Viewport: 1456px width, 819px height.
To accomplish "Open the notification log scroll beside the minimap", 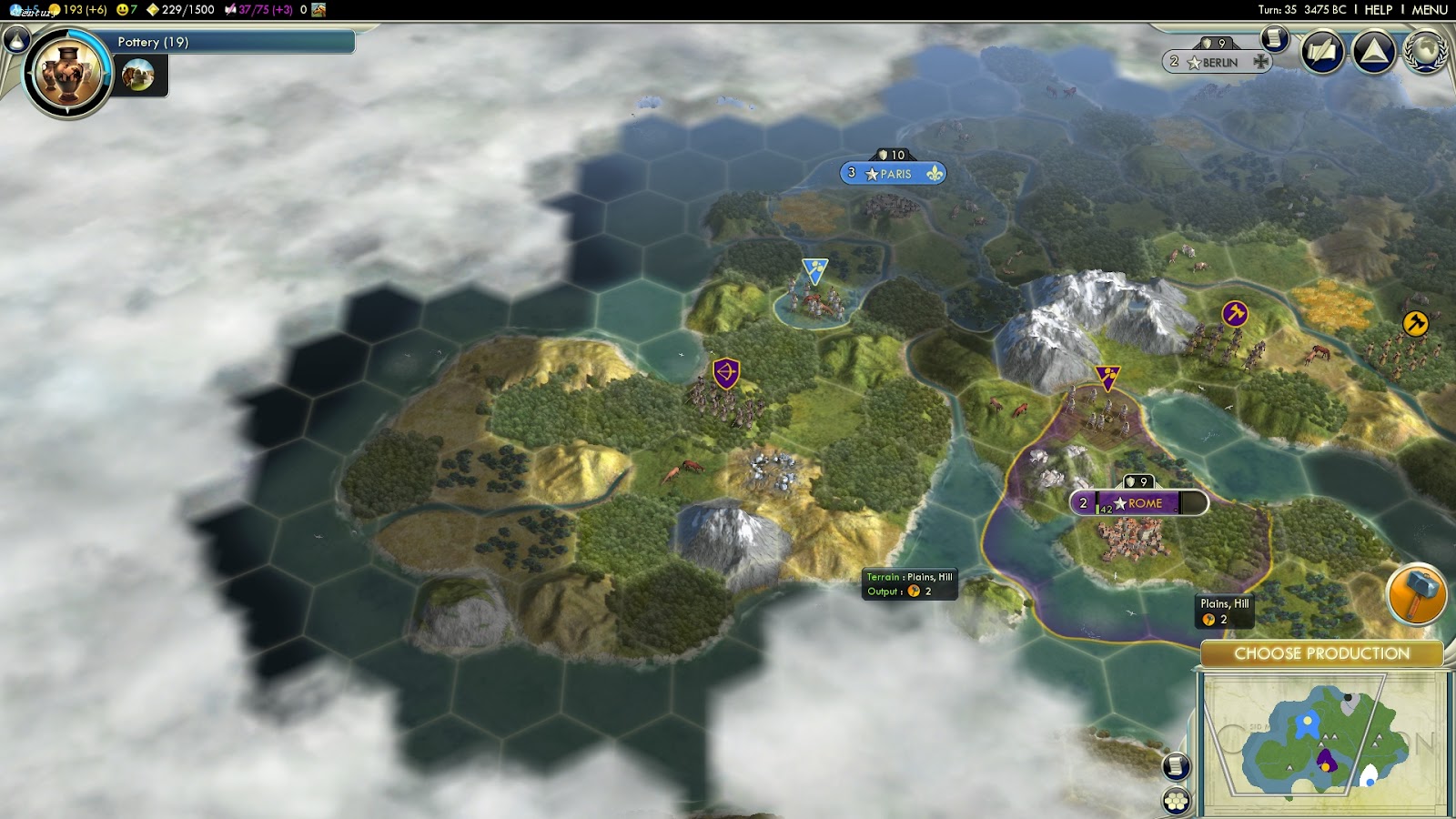I will 1177,767.
